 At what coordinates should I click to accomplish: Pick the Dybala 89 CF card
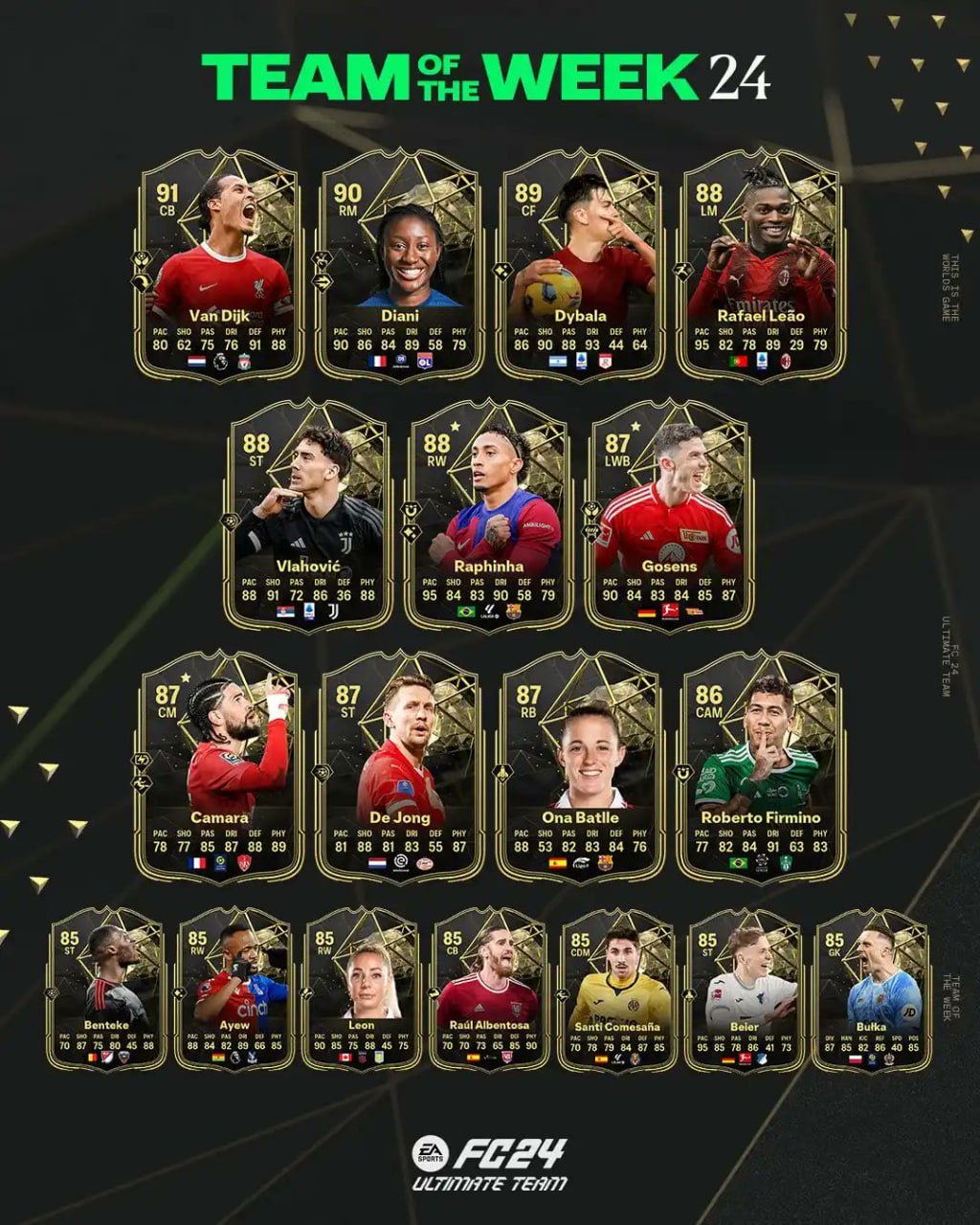(579, 263)
